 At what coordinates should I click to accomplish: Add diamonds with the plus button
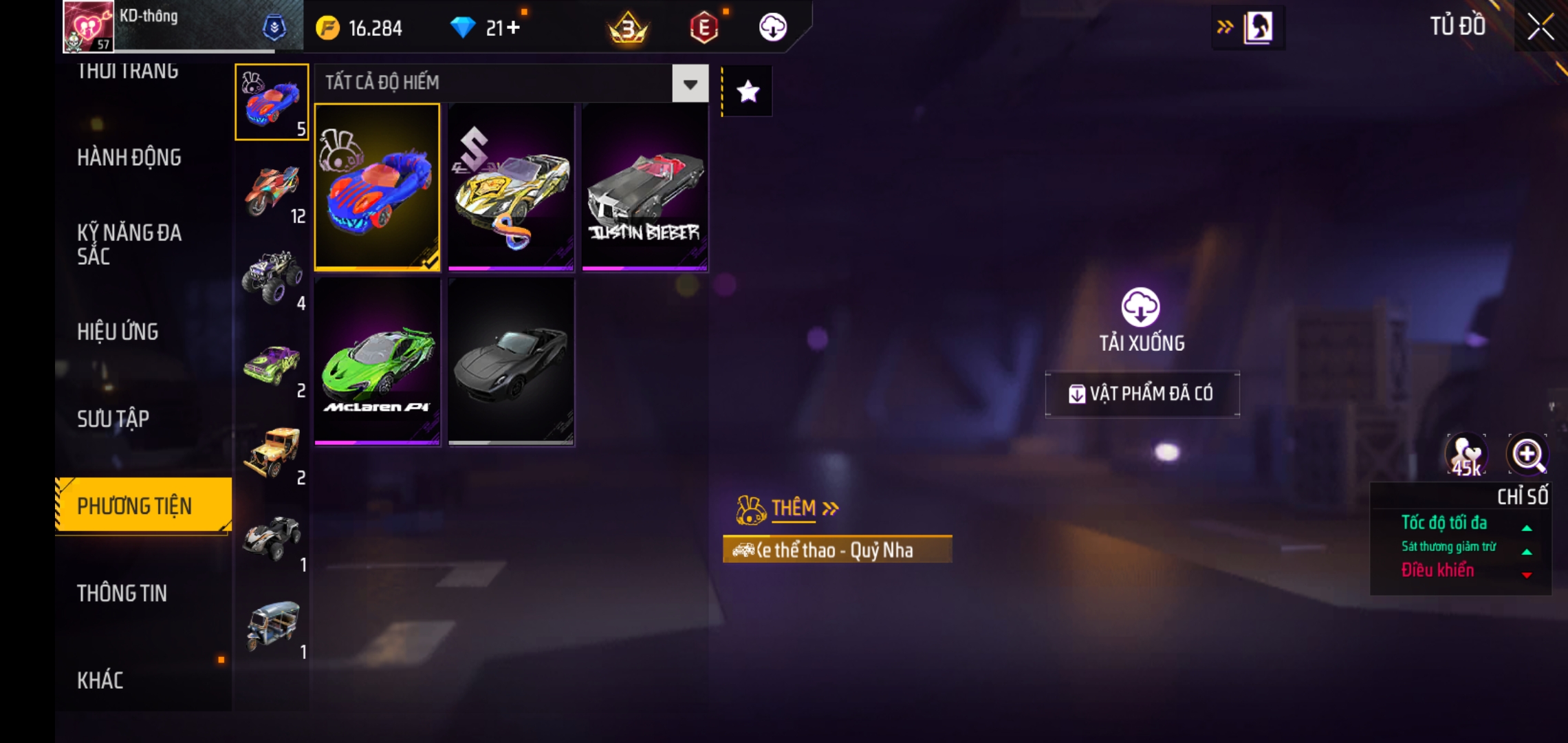pyautogui.click(x=513, y=28)
